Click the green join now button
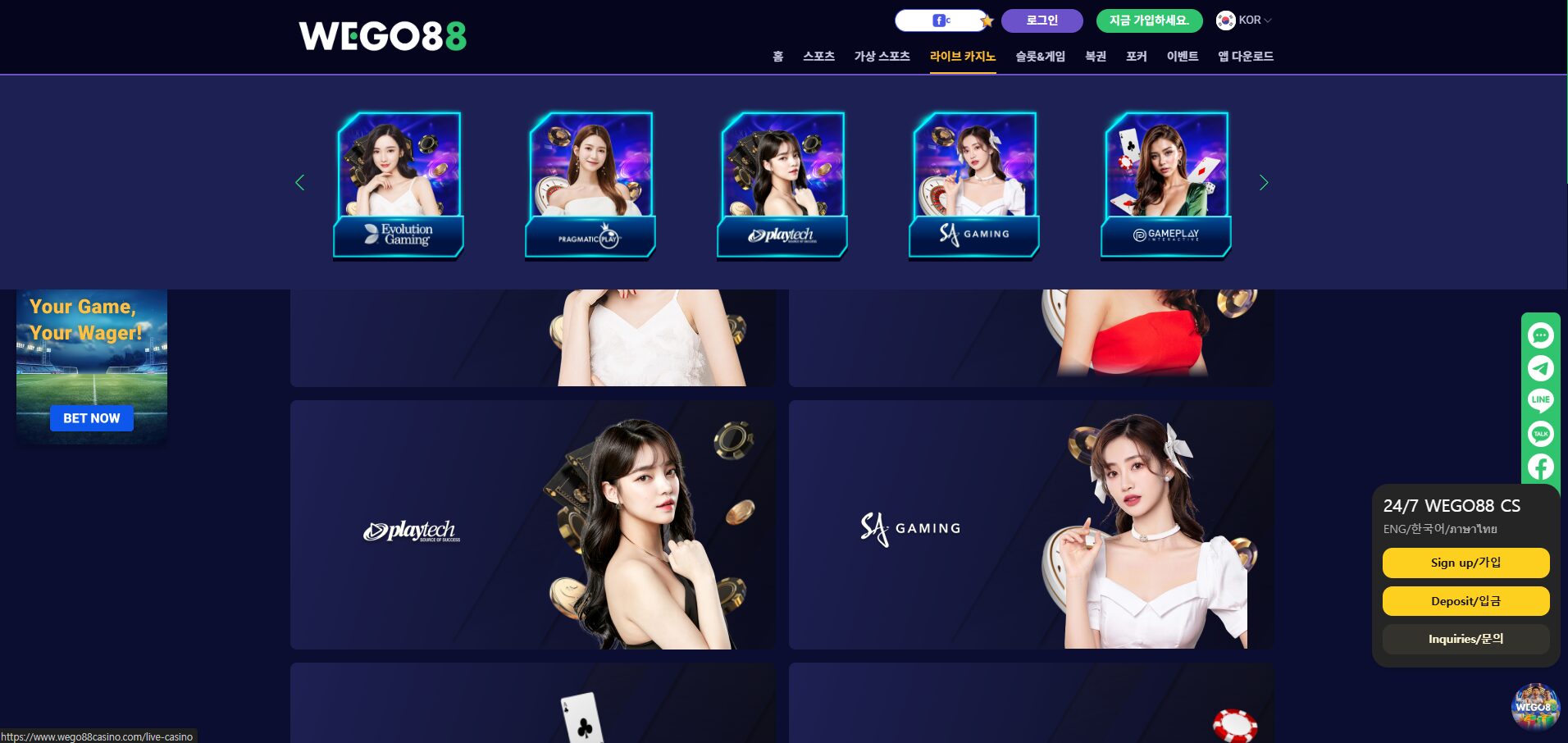 click(x=1149, y=21)
